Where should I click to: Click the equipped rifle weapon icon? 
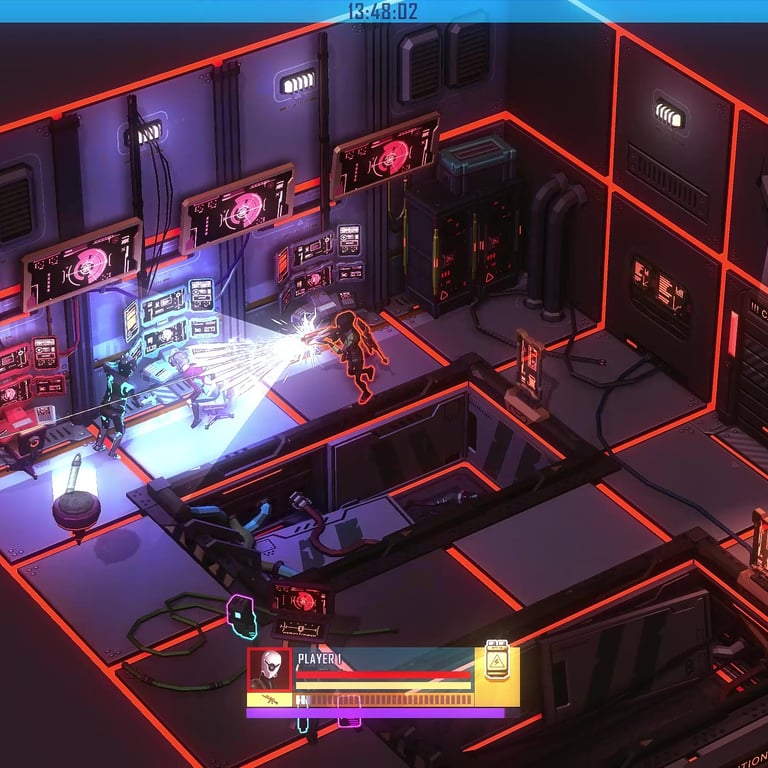coord(269,700)
